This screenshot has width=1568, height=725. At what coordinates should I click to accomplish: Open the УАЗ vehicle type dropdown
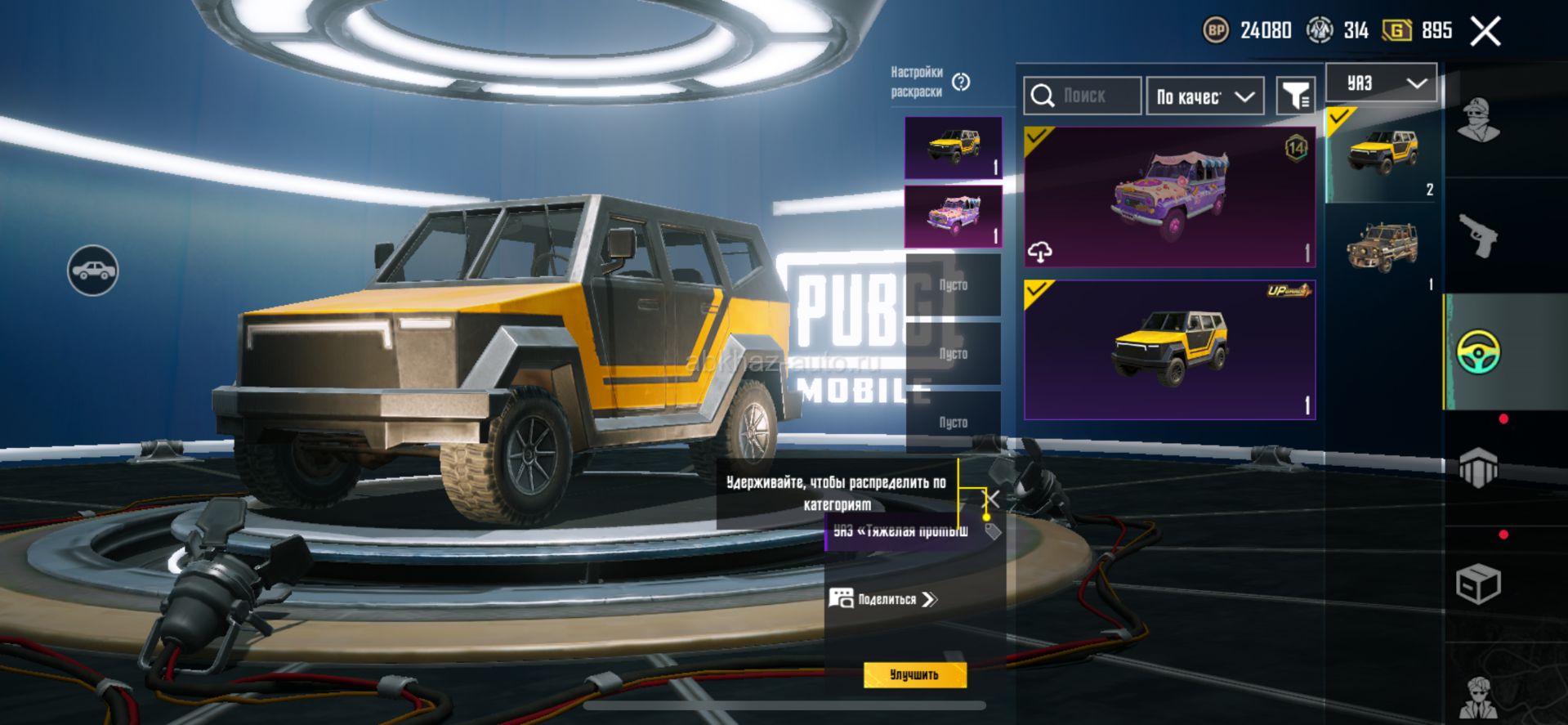click(x=1381, y=83)
